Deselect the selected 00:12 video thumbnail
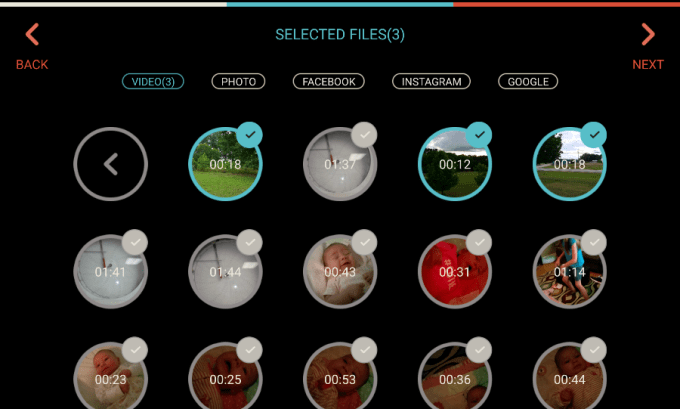The image size is (680, 409). point(455,164)
